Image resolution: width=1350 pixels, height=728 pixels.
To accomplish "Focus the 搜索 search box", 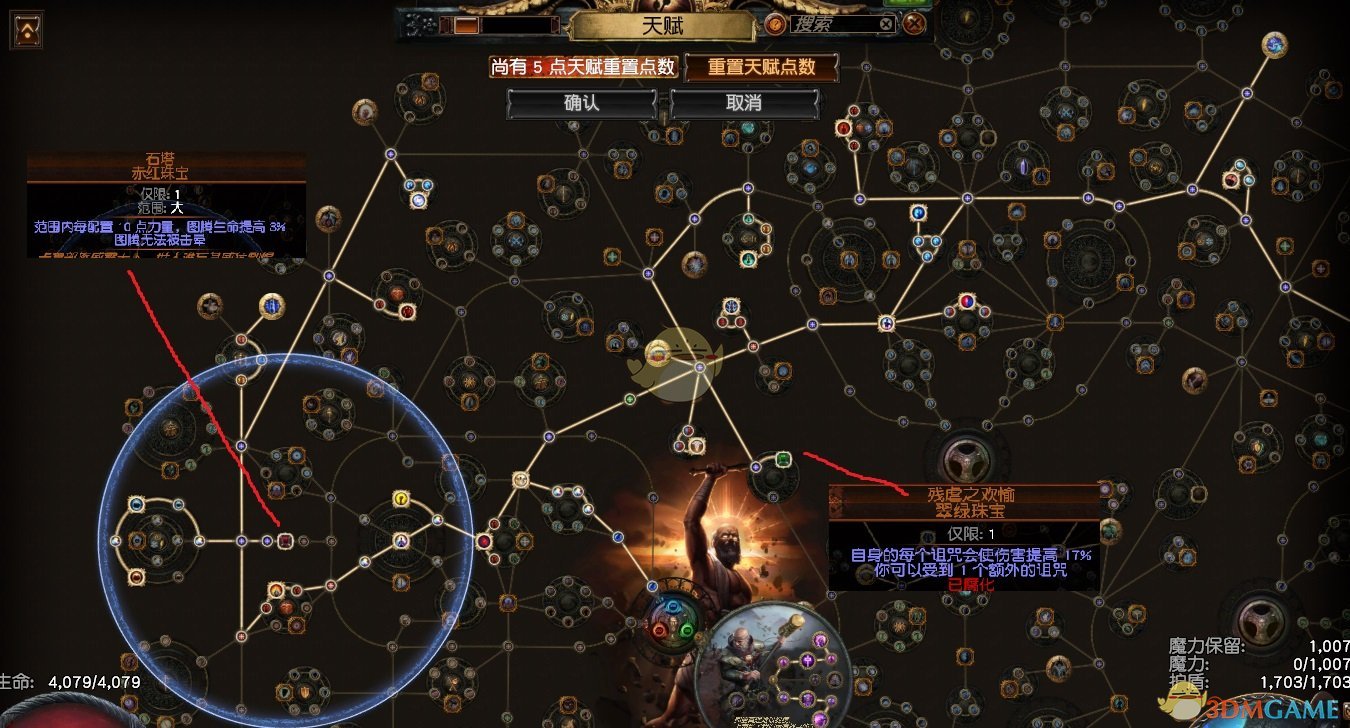I will pyautogui.click(x=832, y=24).
